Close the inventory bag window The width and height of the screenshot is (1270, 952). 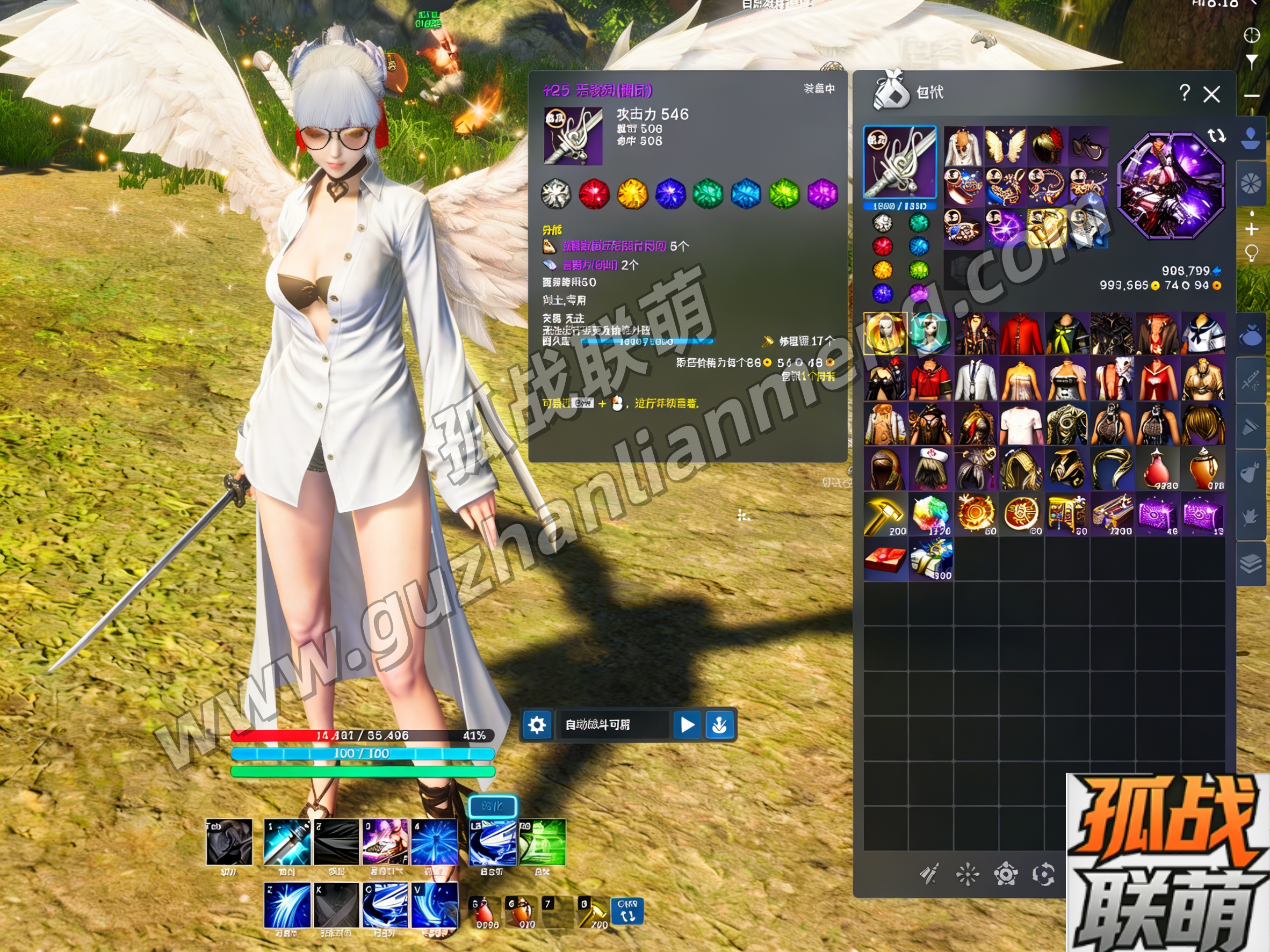coord(1211,94)
